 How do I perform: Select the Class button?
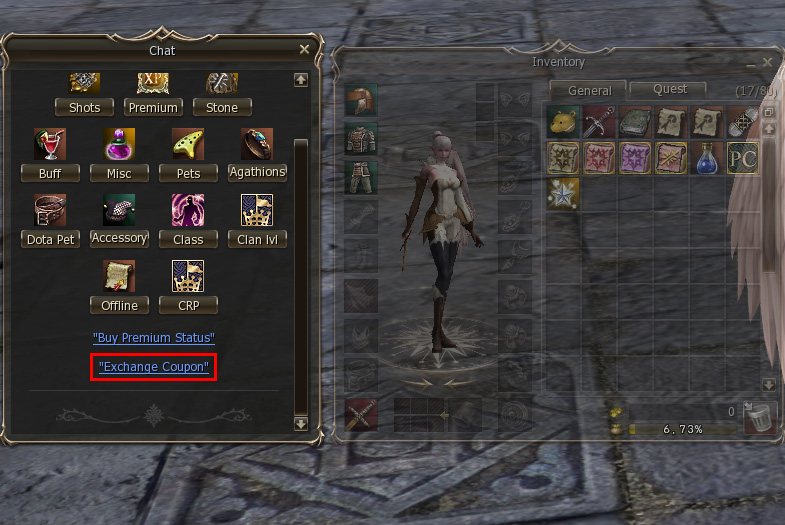[188, 239]
